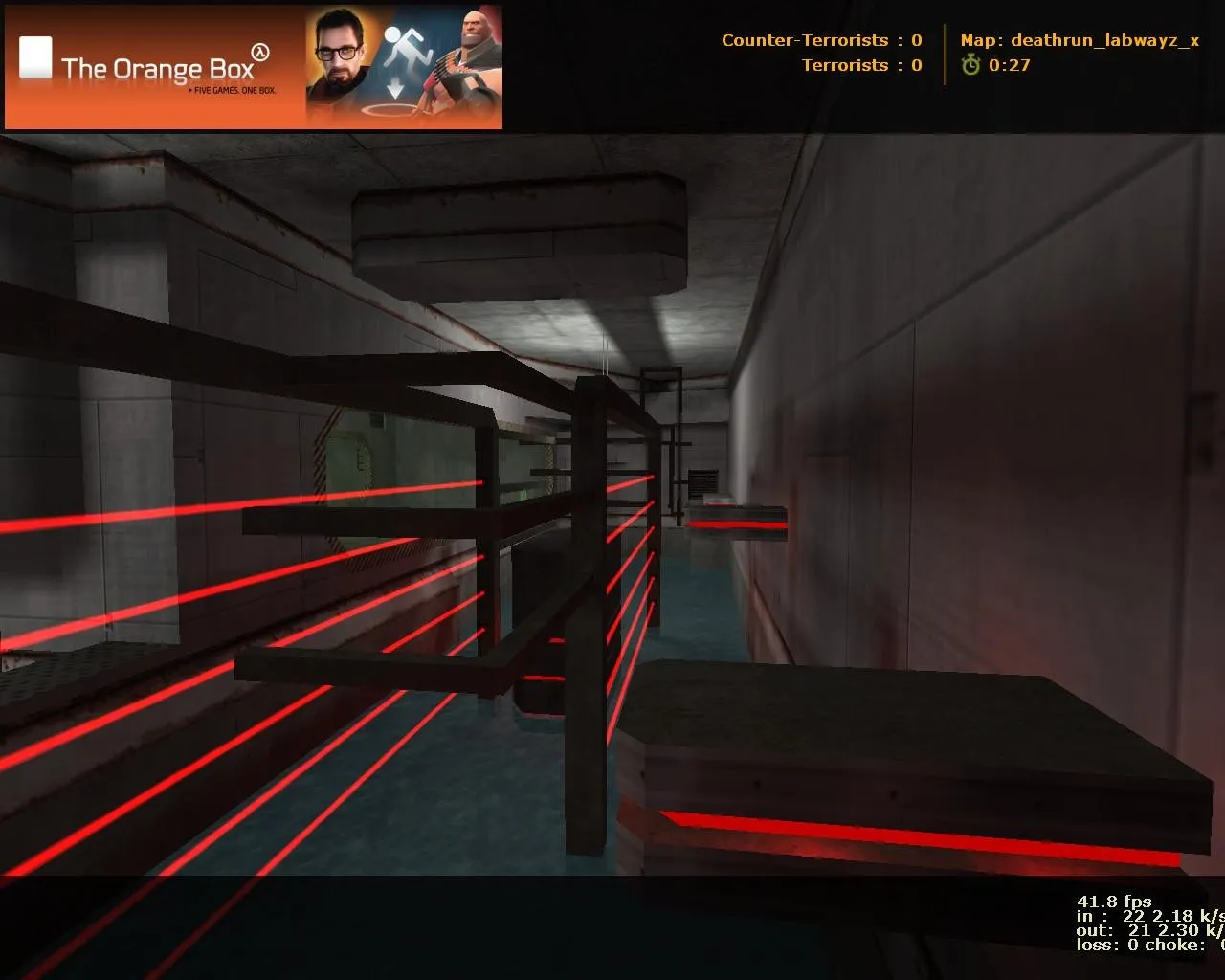Viewport: 1225px width, 980px height.
Task: Click the arrow before "FIVE GAMES. ONE BOX."
Action: (x=190, y=91)
